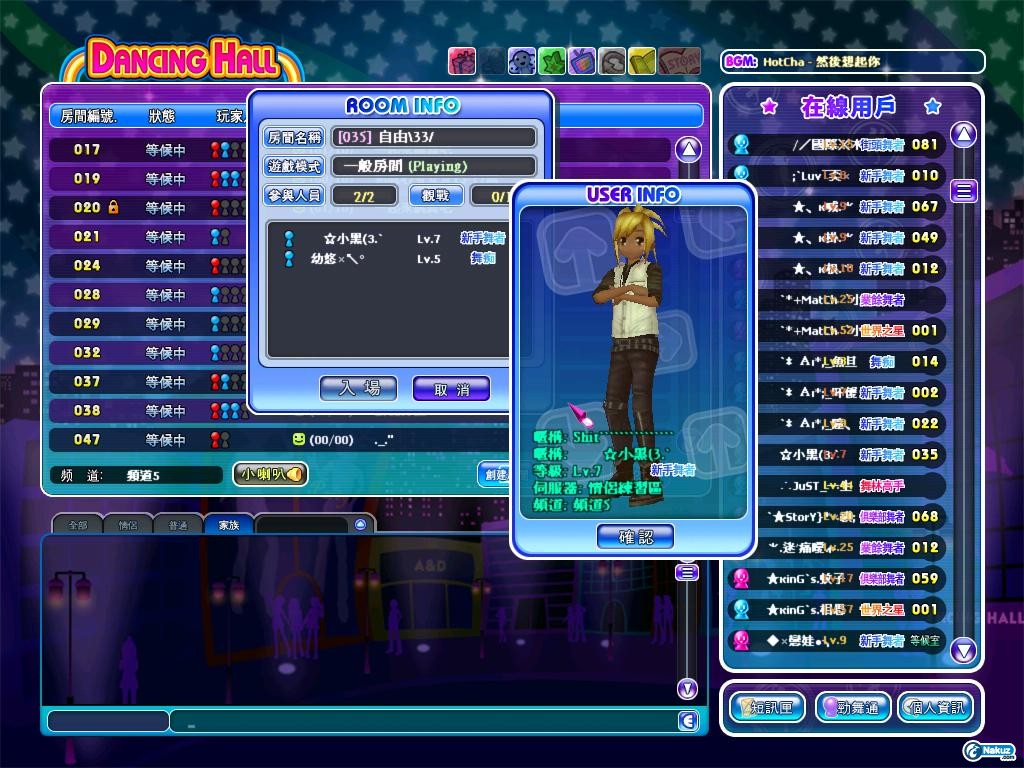Select the 家族 chat tab
This screenshot has height=768, width=1024.
tap(229, 525)
